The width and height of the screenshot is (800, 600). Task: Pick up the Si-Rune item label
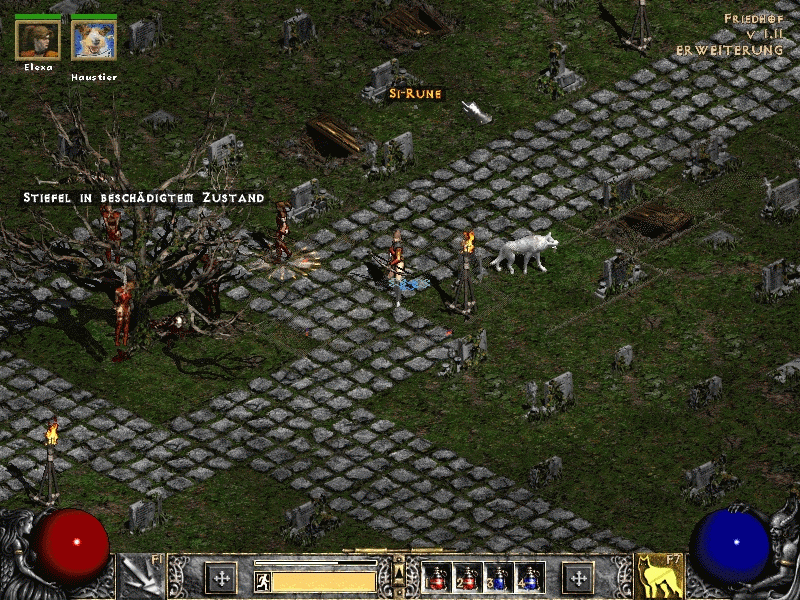415,94
